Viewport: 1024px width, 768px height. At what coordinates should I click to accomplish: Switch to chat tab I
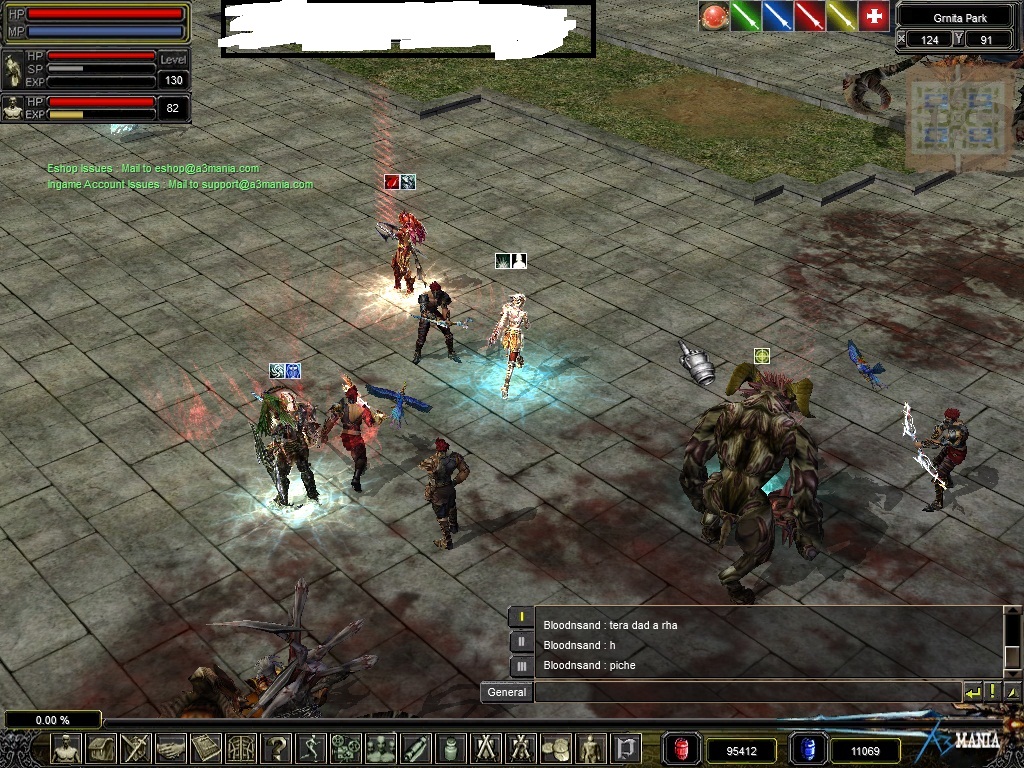click(x=521, y=617)
